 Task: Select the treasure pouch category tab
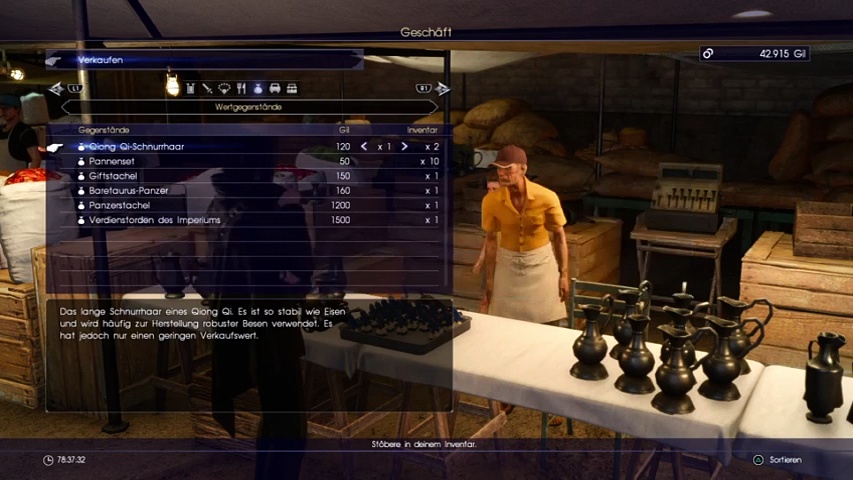(x=258, y=89)
